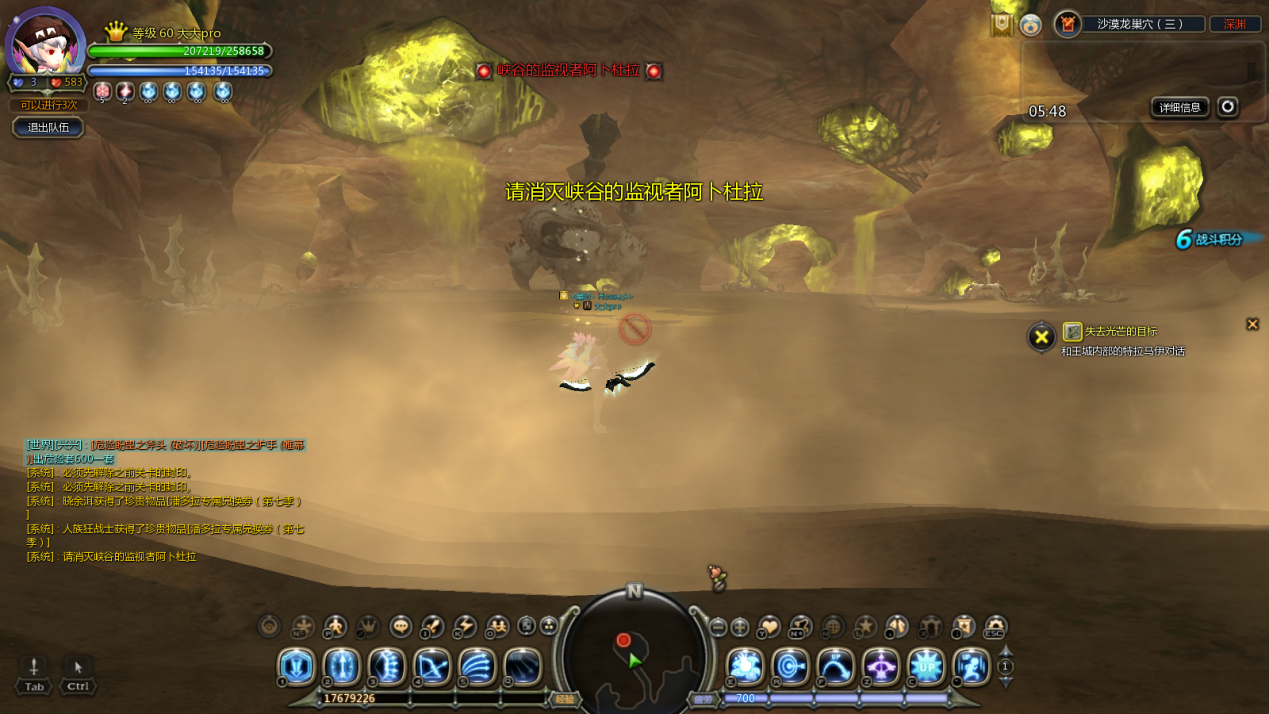Open the speech bubble chat icon

click(x=401, y=627)
